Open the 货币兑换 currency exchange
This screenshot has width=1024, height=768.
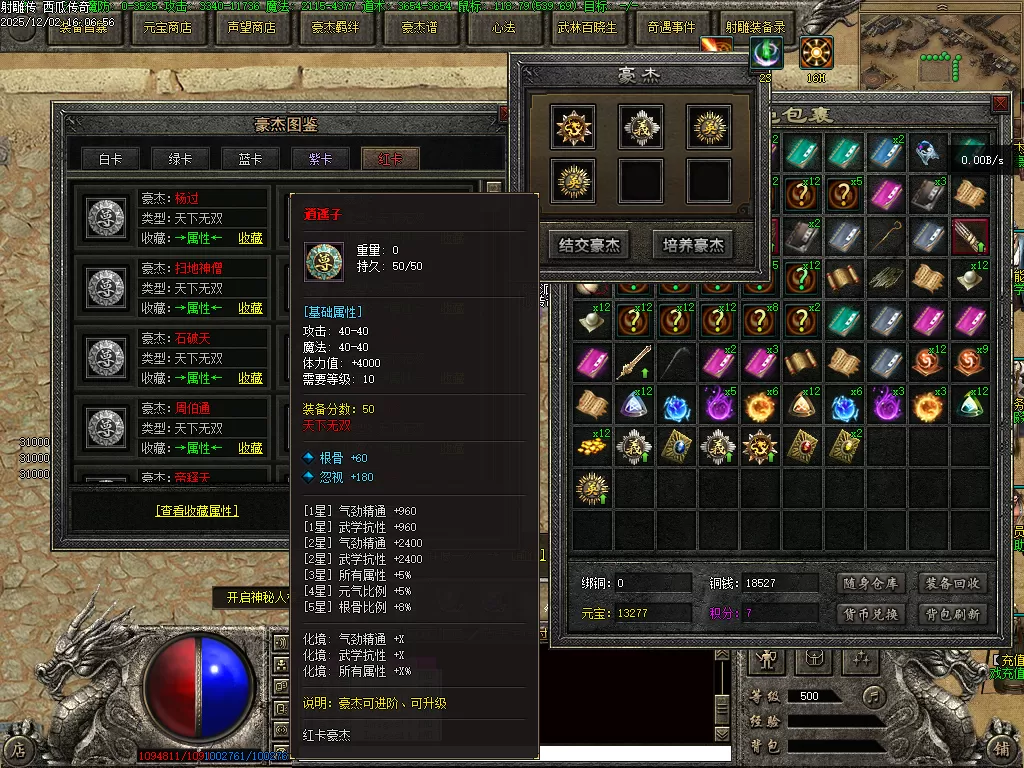[x=869, y=613]
